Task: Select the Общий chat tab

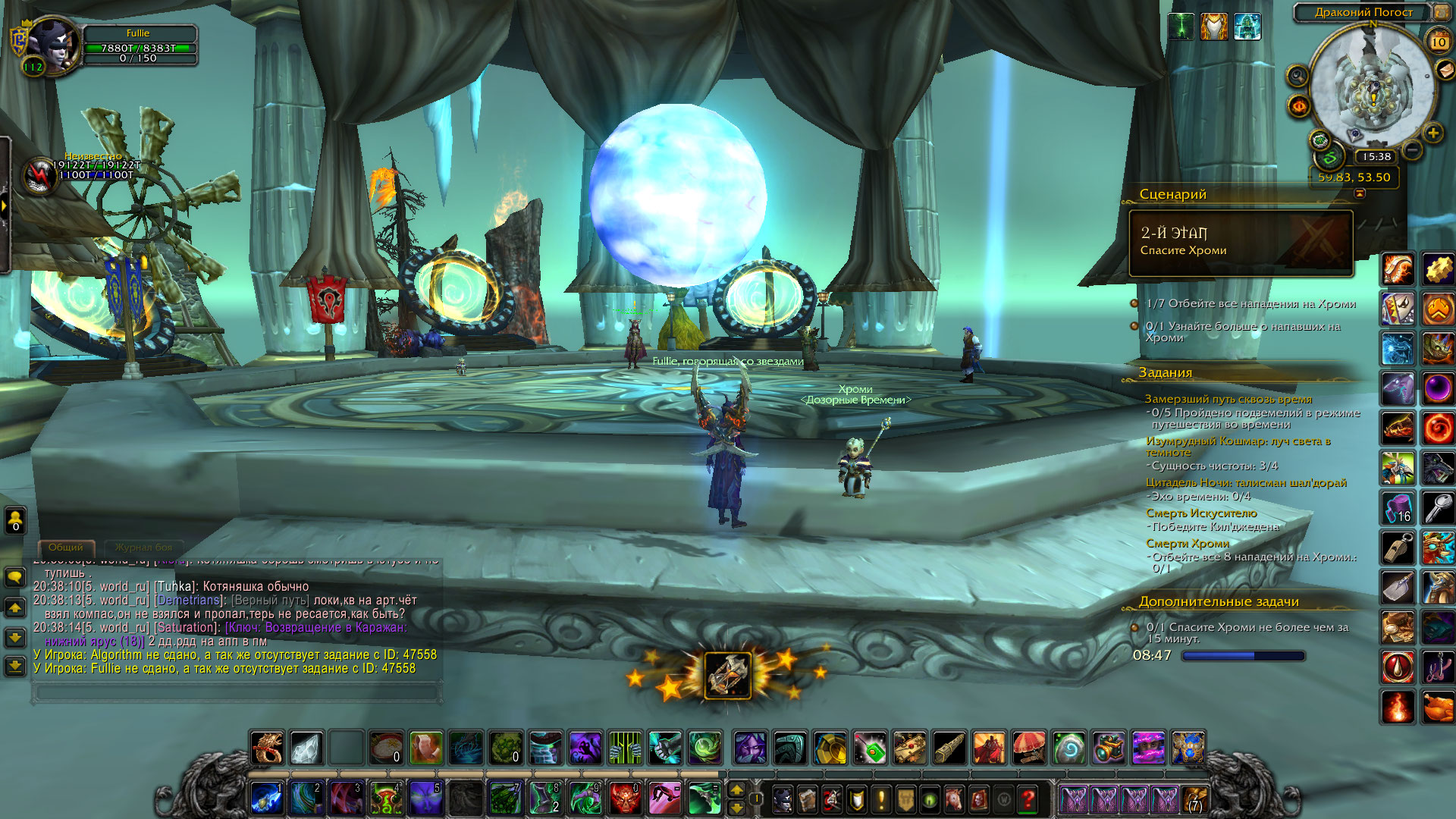Action: tap(66, 547)
